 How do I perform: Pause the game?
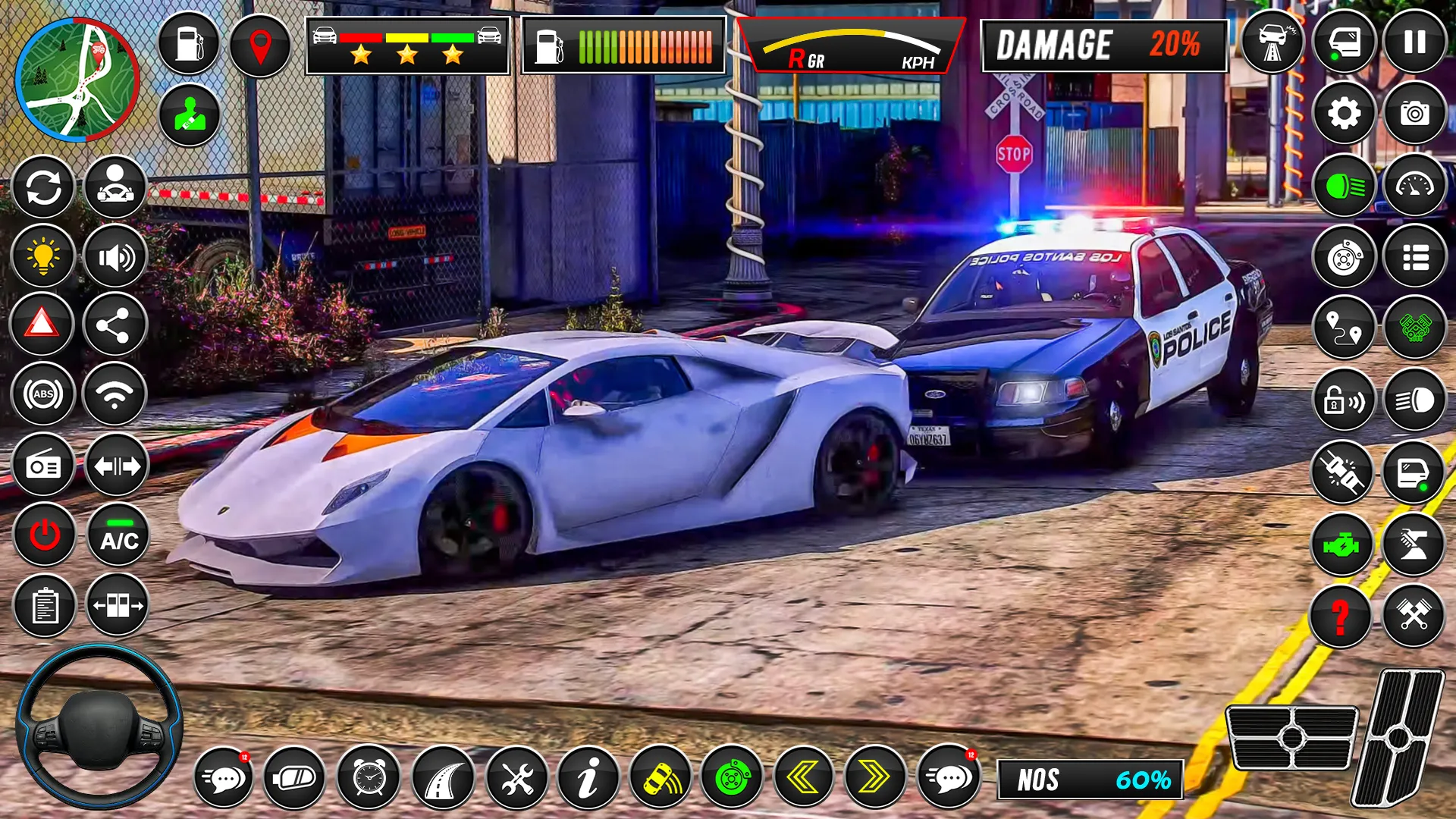tap(1414, 42)
